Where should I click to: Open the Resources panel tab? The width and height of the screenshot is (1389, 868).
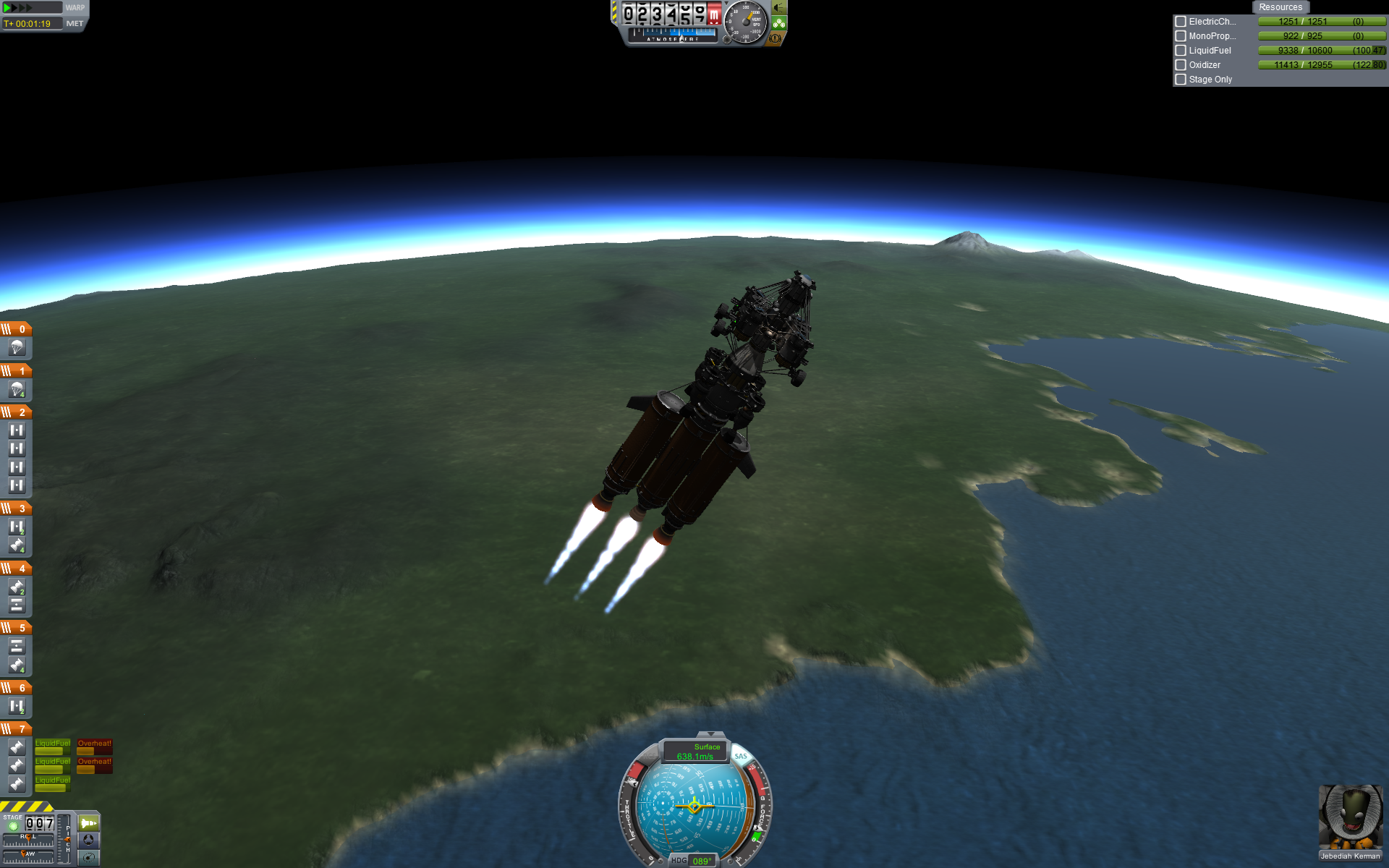point(1280,7)
